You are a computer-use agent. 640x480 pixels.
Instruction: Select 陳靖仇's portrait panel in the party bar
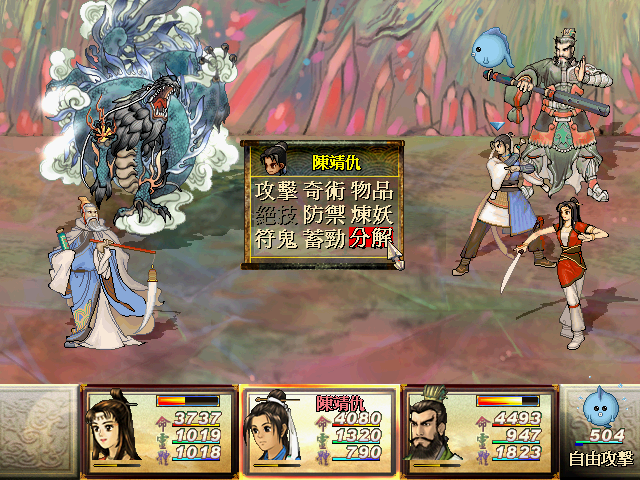(x=318, y=429)
